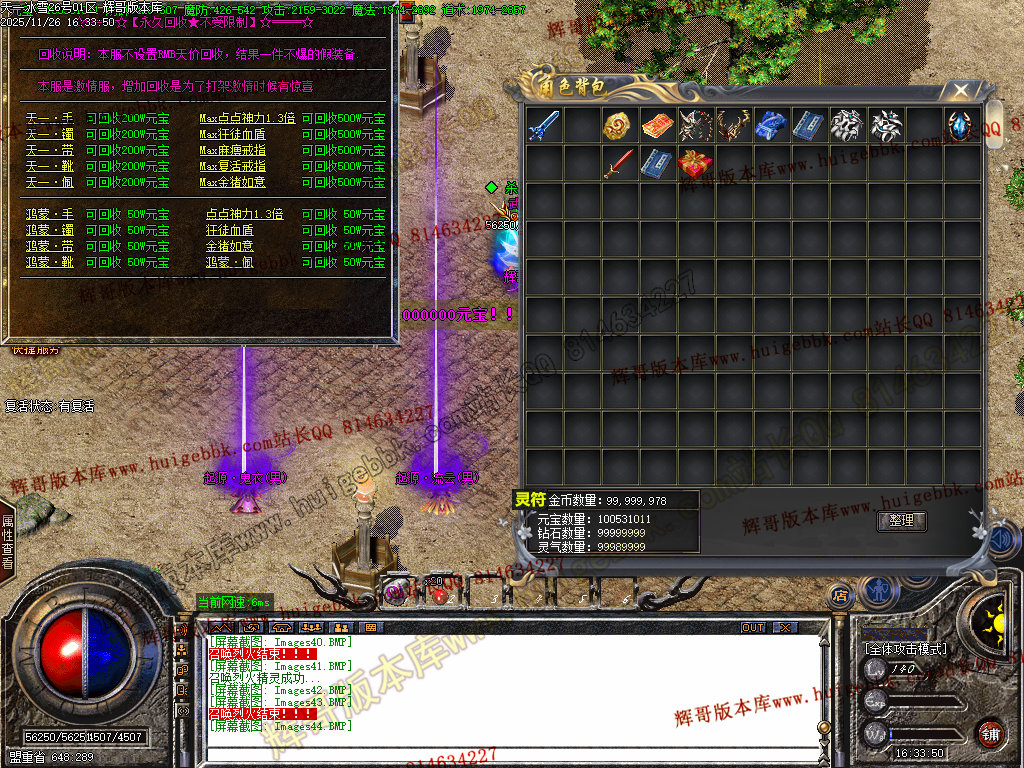Close the chat panel with X
This screenshot has width=1024, height=768.
[x=786, y=627]
